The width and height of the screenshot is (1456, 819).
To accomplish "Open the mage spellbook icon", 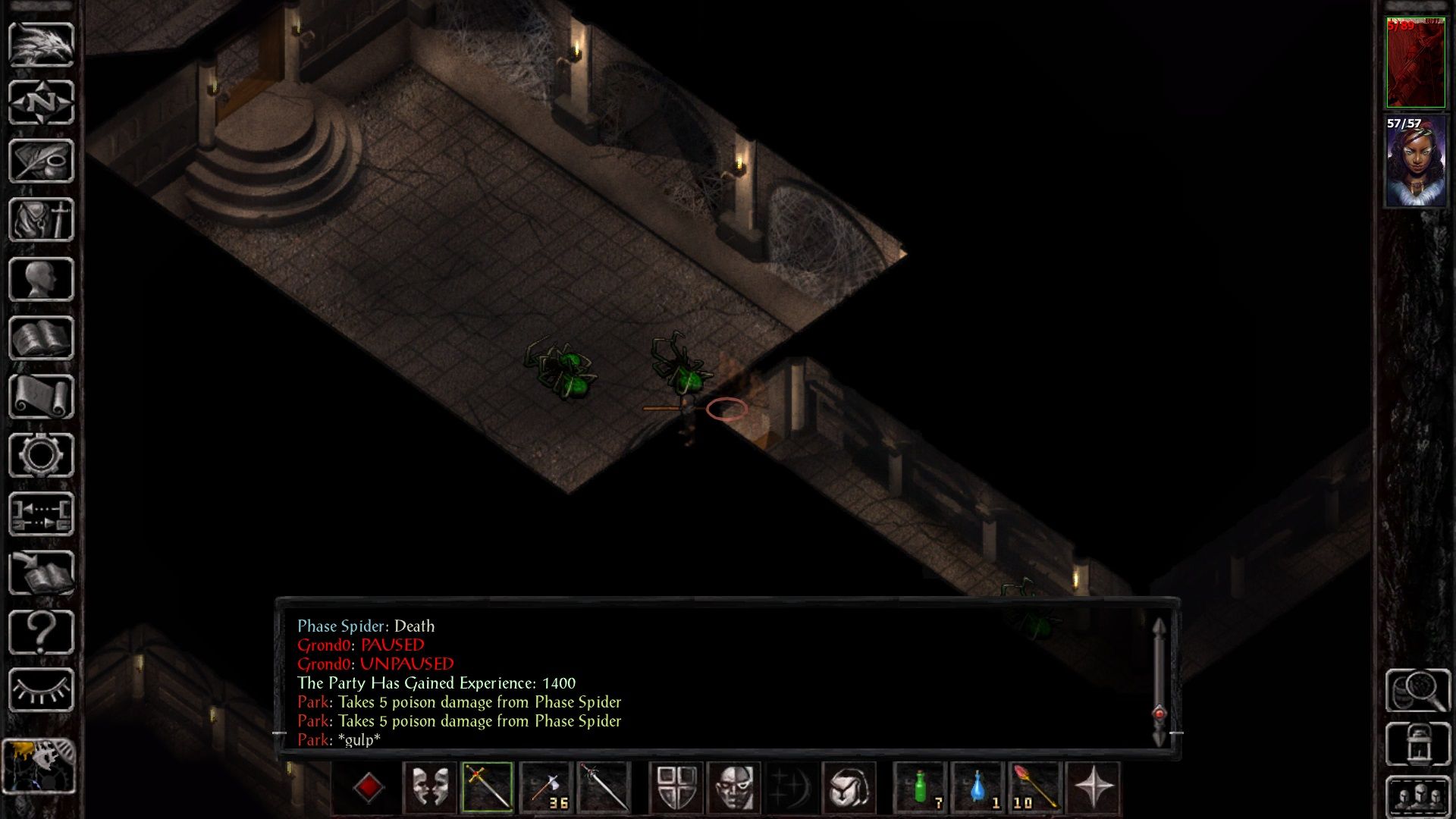I will [x=41, y=338].
